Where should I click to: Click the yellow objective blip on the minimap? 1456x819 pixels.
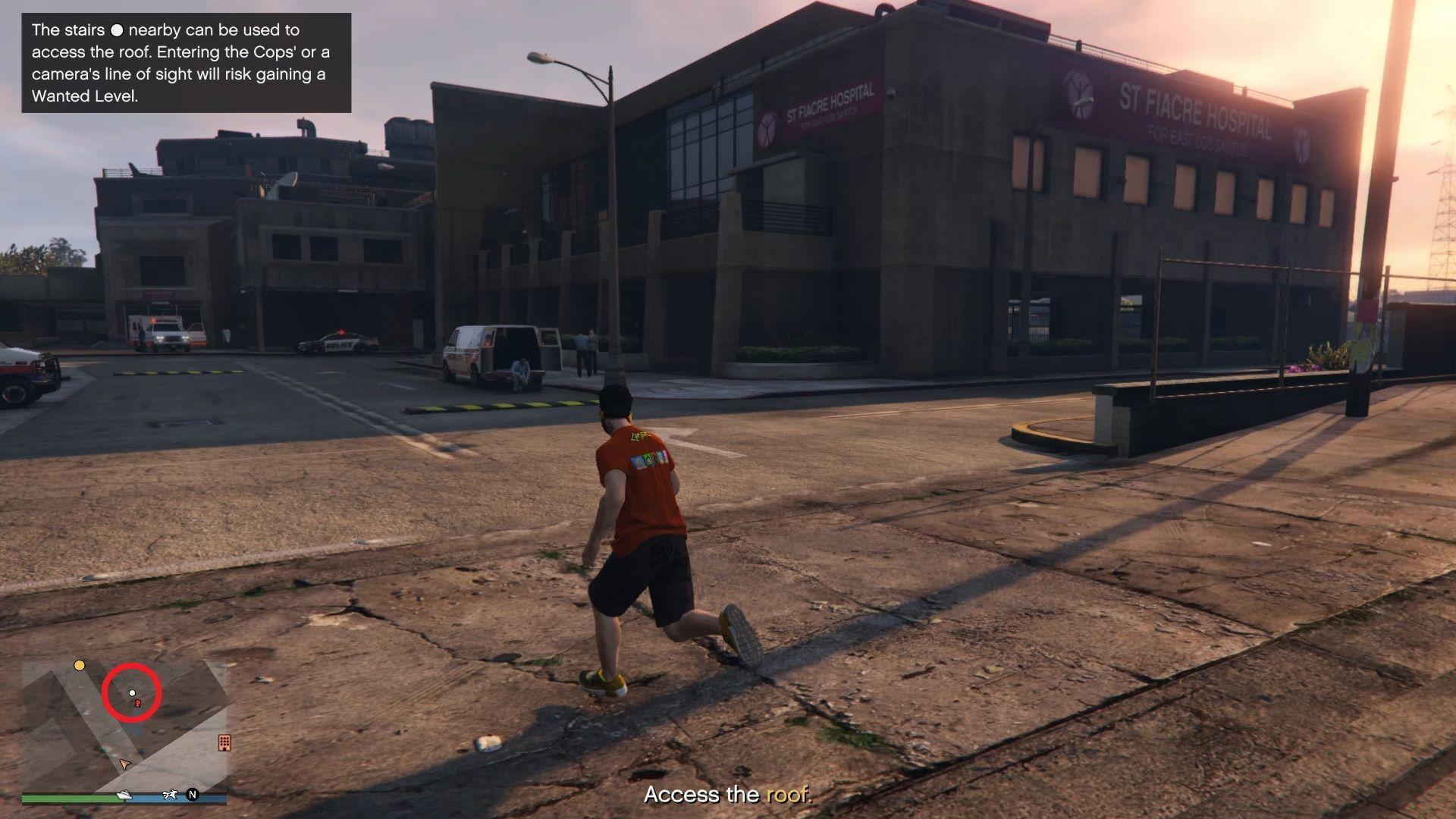[x=80, y=665]
